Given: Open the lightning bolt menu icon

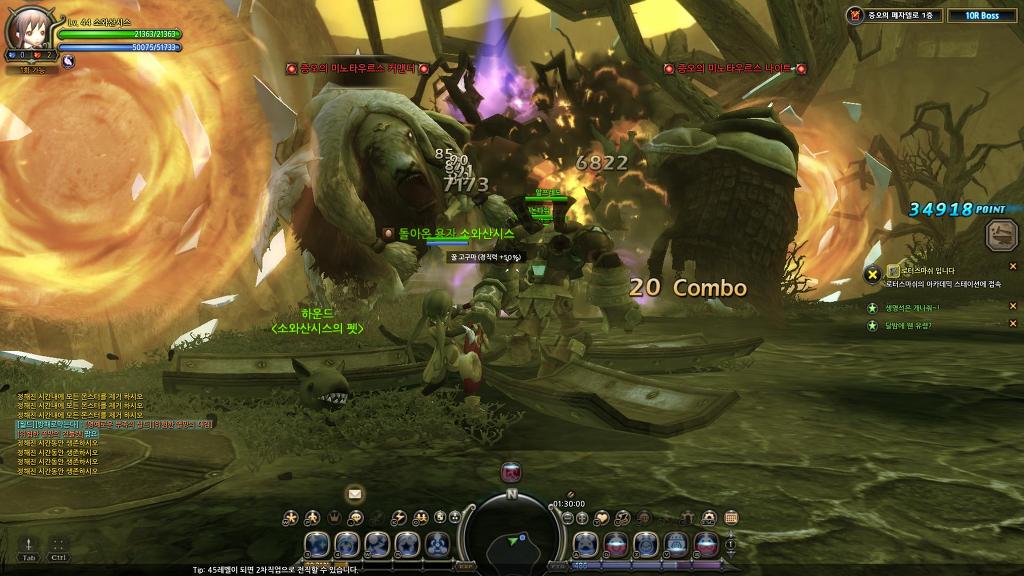Looking at the screenshot, I should (399, 517).
